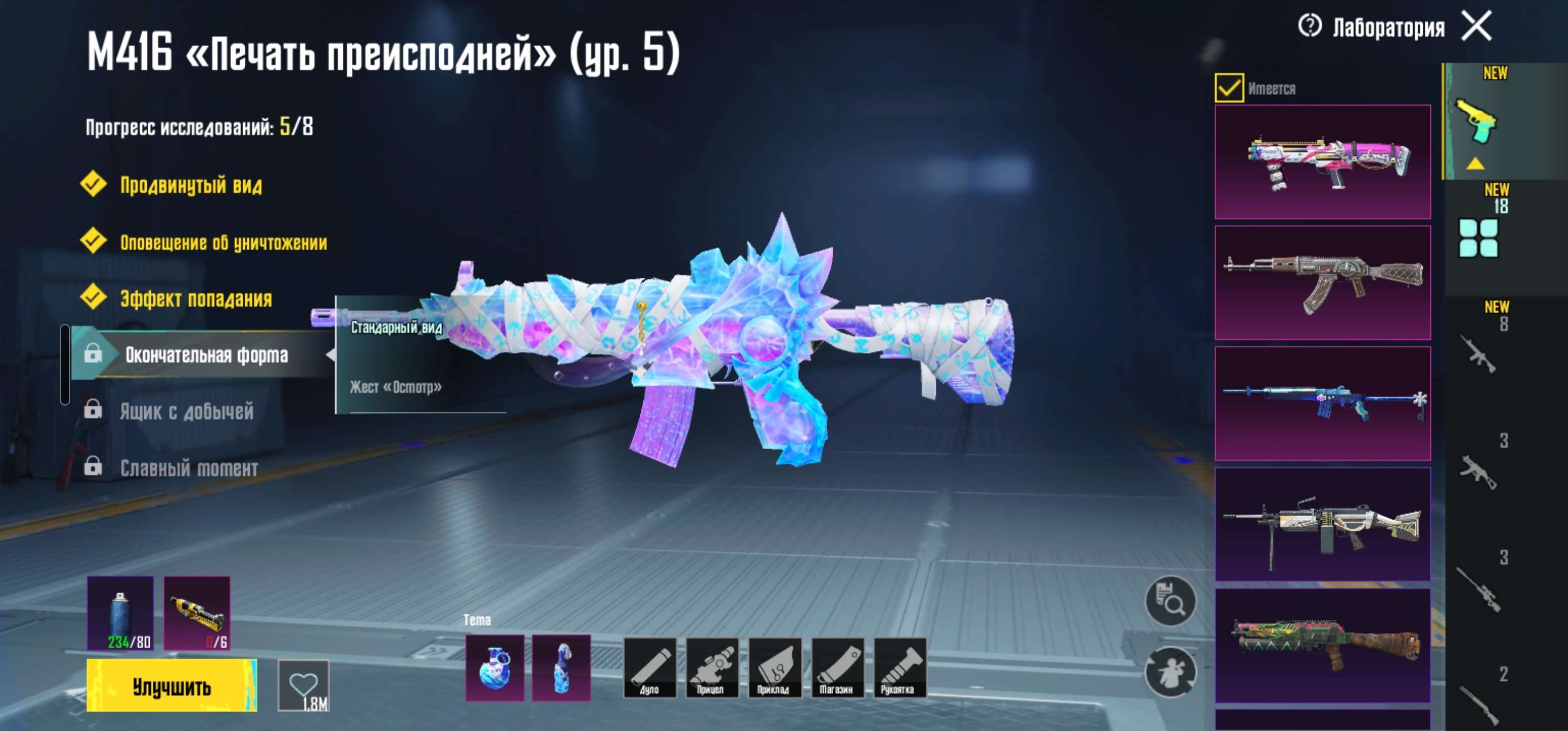
Task: Choose Оповещение об уничтожении entry
Action: click(223, 242)
